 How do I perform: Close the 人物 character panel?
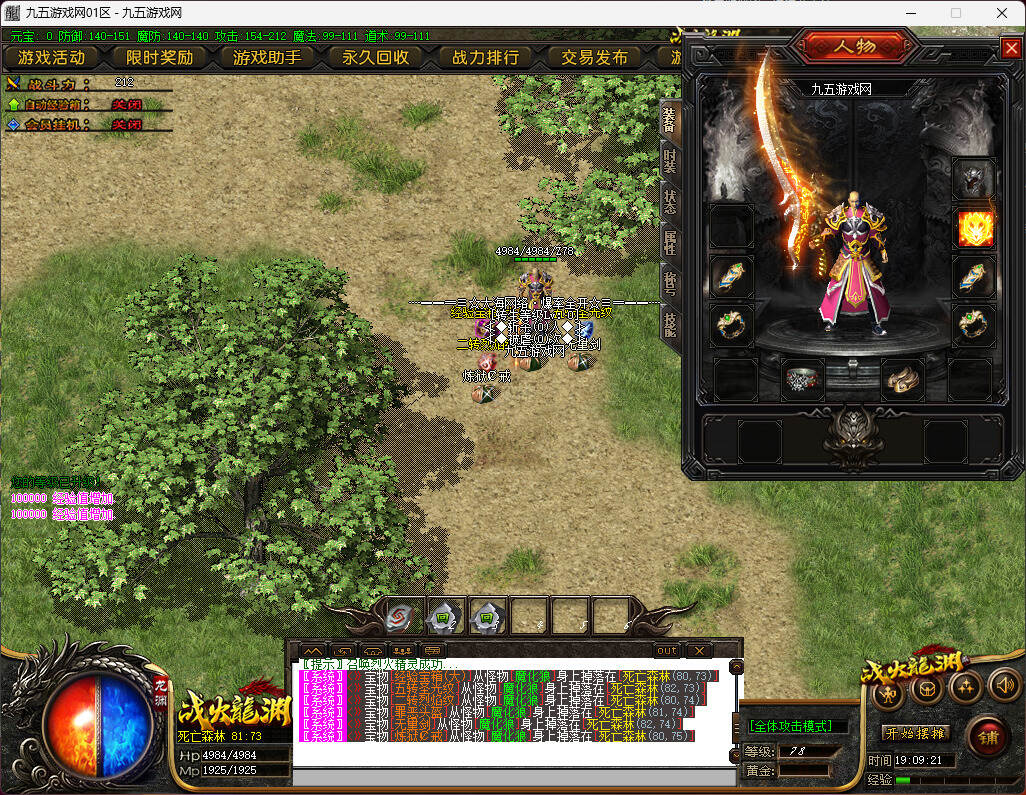pos(1009,47)
